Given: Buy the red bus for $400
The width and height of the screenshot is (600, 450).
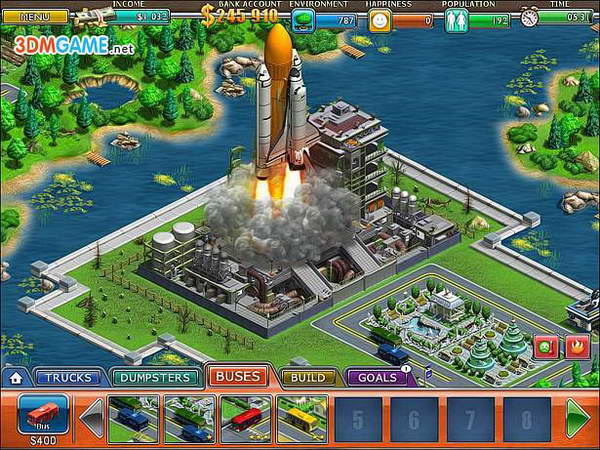Looking at the screenshot, I should (x=43, y=414).
